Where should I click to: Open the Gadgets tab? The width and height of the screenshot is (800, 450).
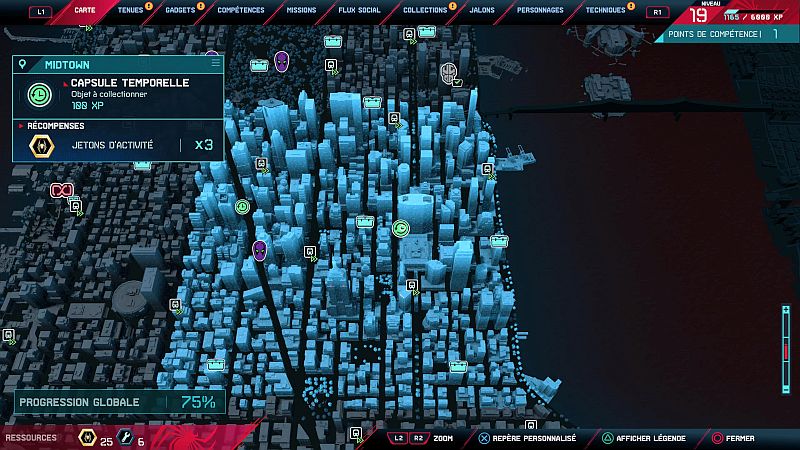180,10
